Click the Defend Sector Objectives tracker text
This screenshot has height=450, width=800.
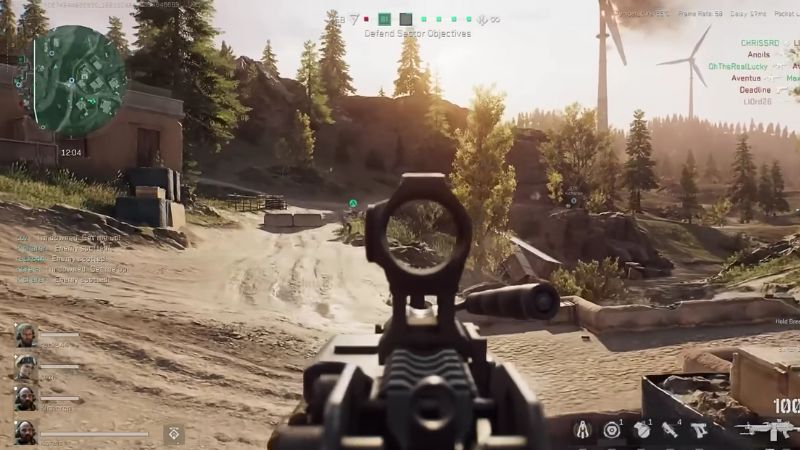point(401,33)
